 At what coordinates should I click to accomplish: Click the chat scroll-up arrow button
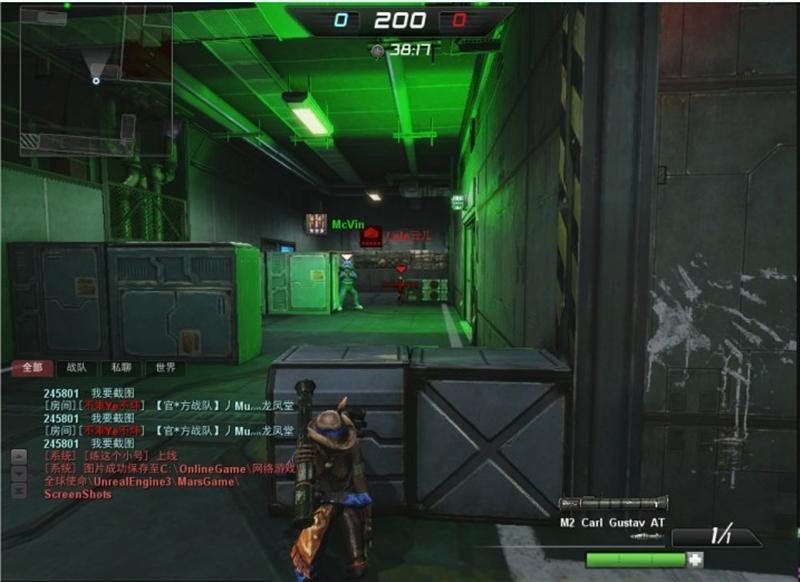(x=18, y=457)
